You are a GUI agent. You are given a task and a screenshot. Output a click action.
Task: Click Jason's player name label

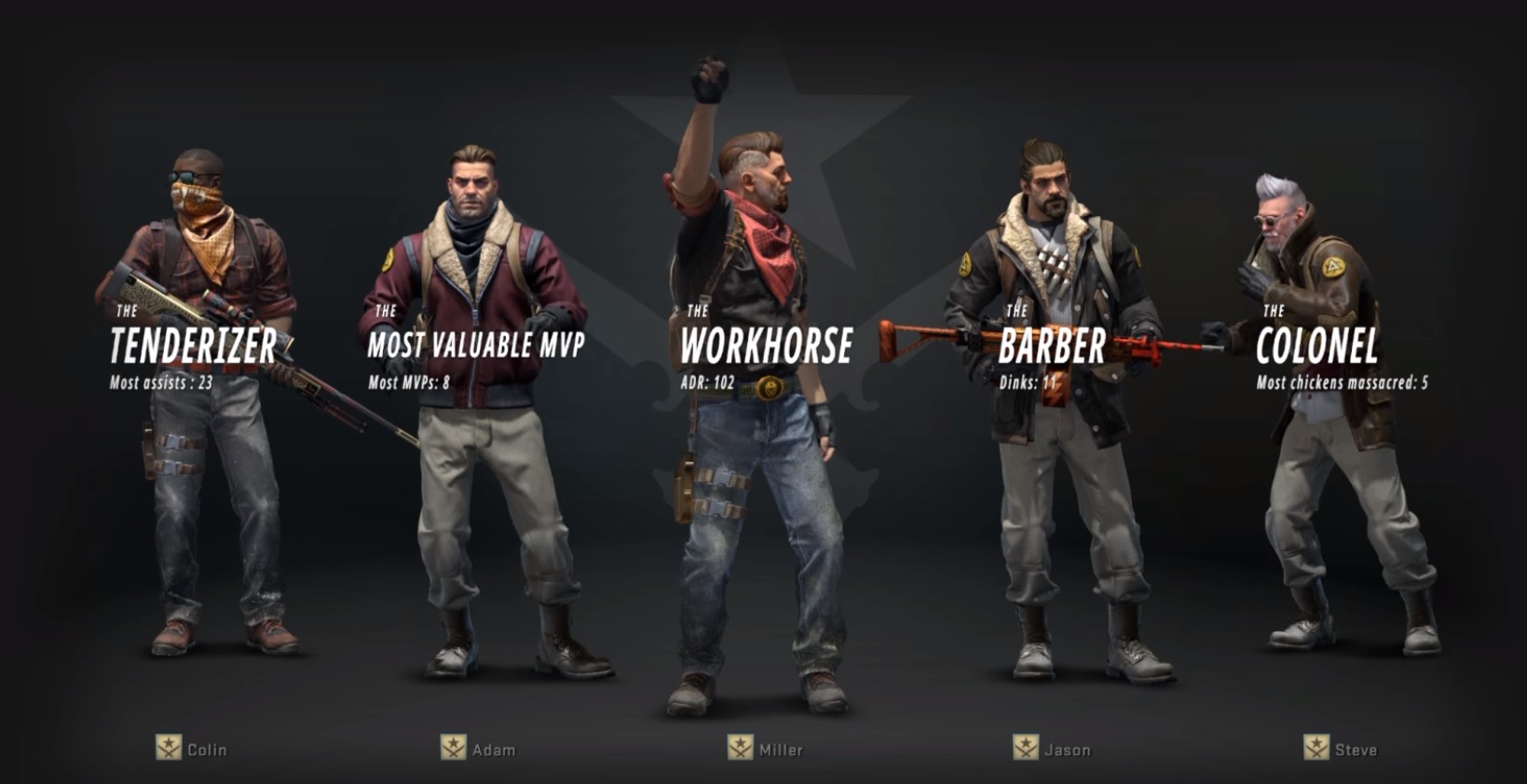pos(1067,750)
